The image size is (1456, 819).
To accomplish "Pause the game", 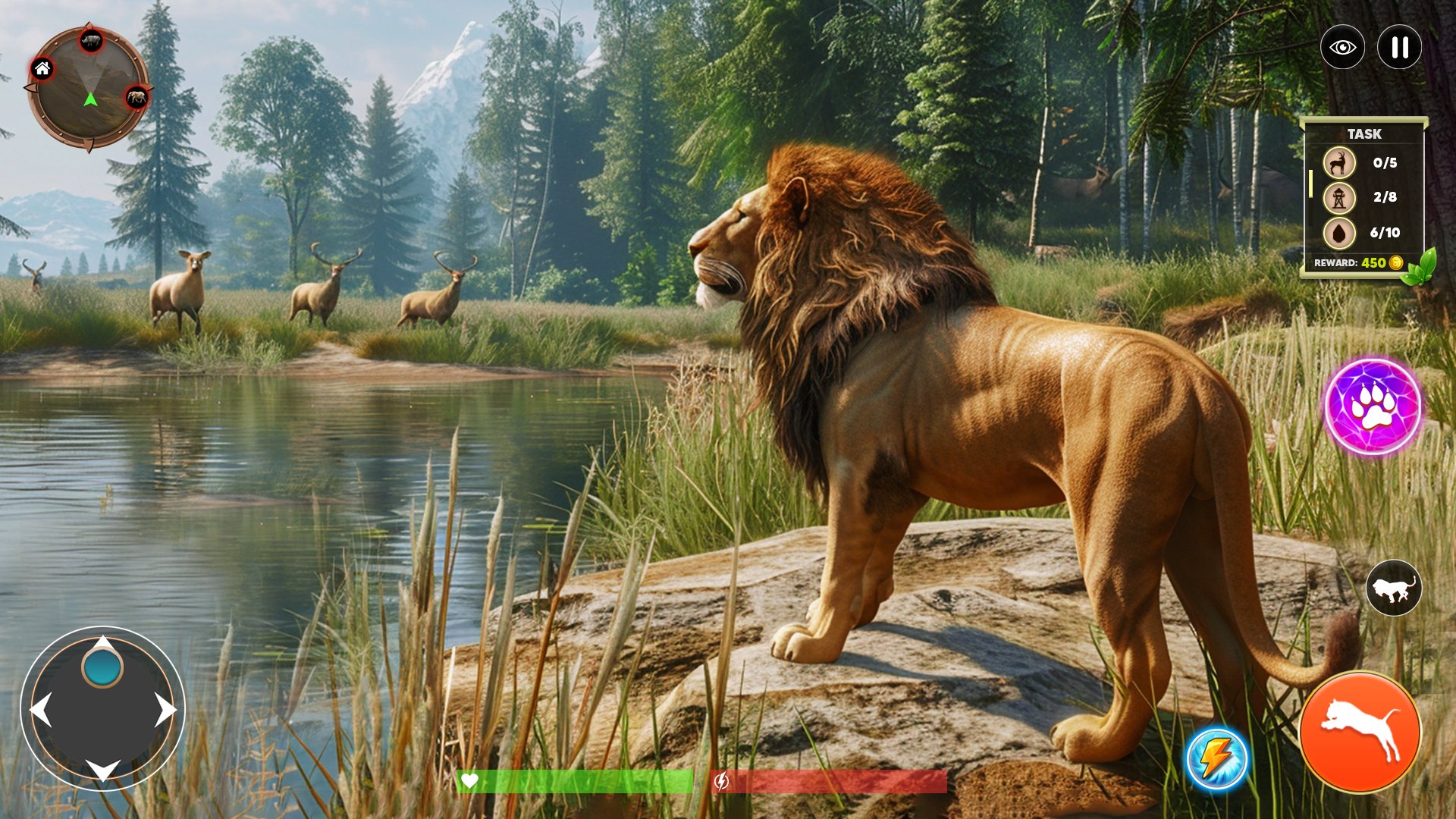I will 1399,48.
